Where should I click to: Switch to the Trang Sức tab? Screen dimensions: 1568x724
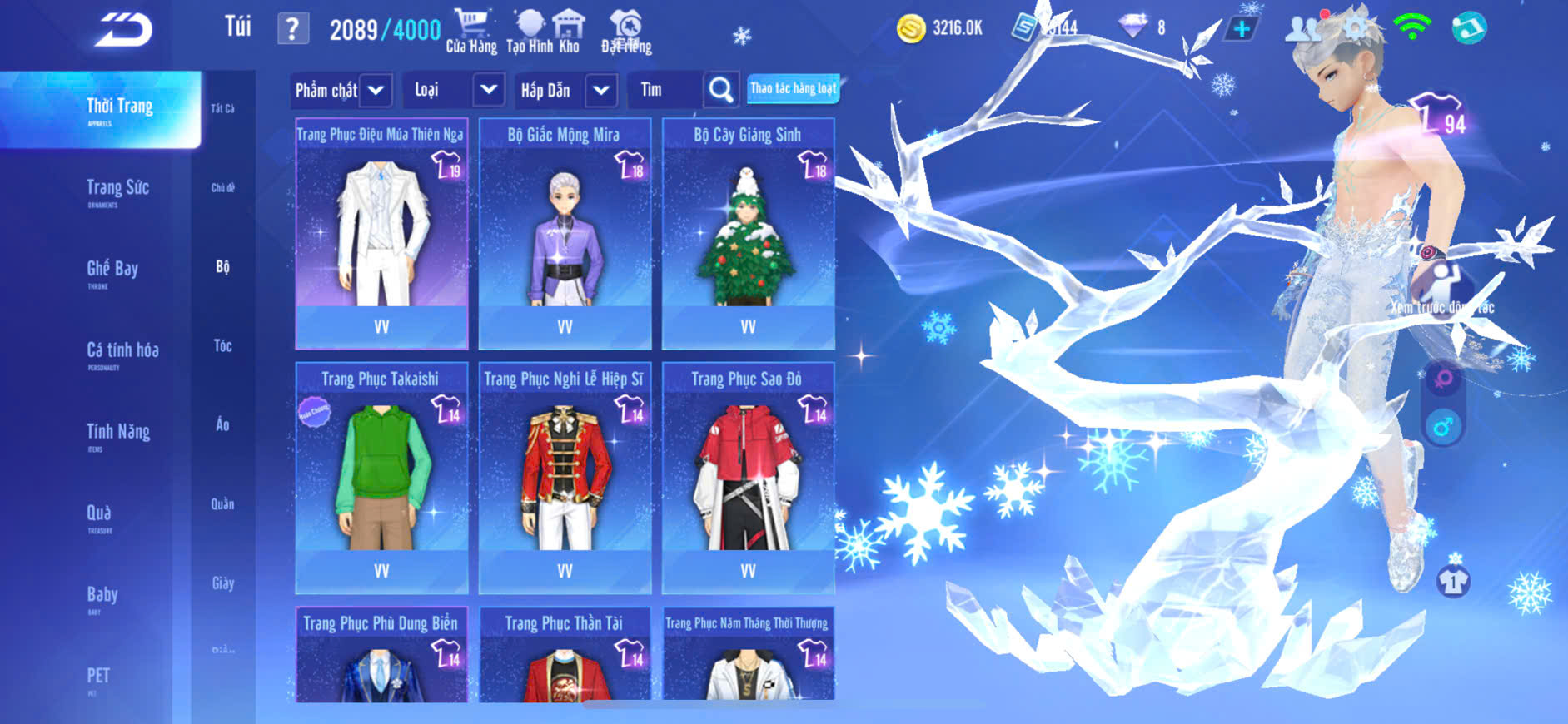click(x=117, y=191)
